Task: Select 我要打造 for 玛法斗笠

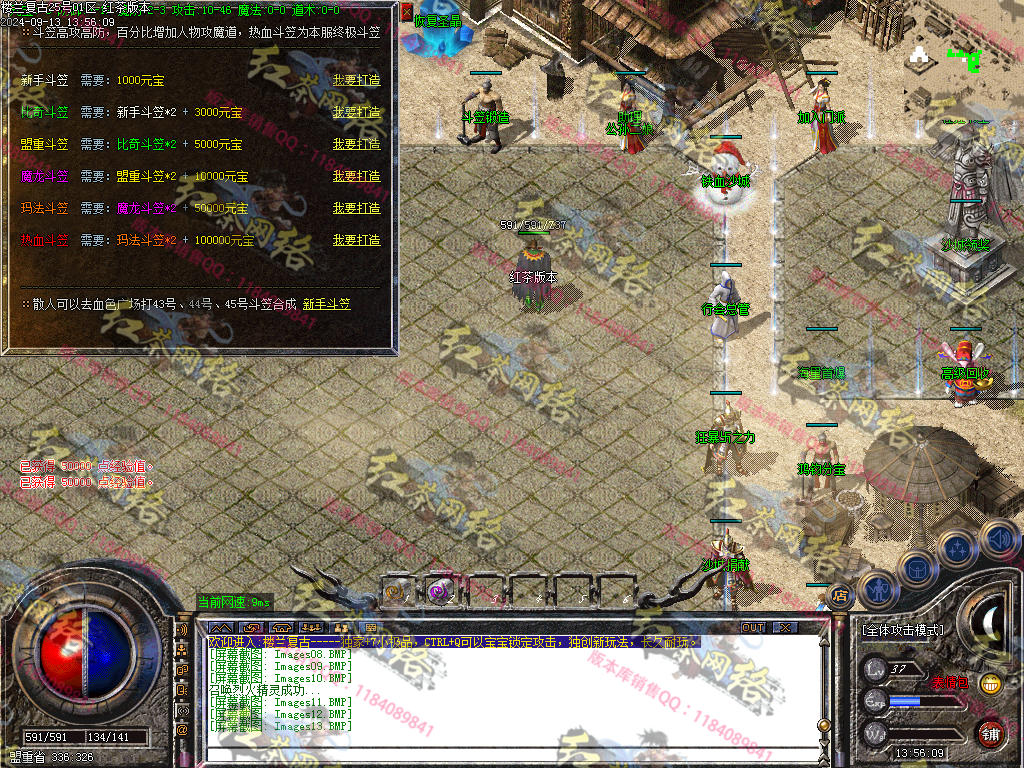Action: tap(356, 208)
